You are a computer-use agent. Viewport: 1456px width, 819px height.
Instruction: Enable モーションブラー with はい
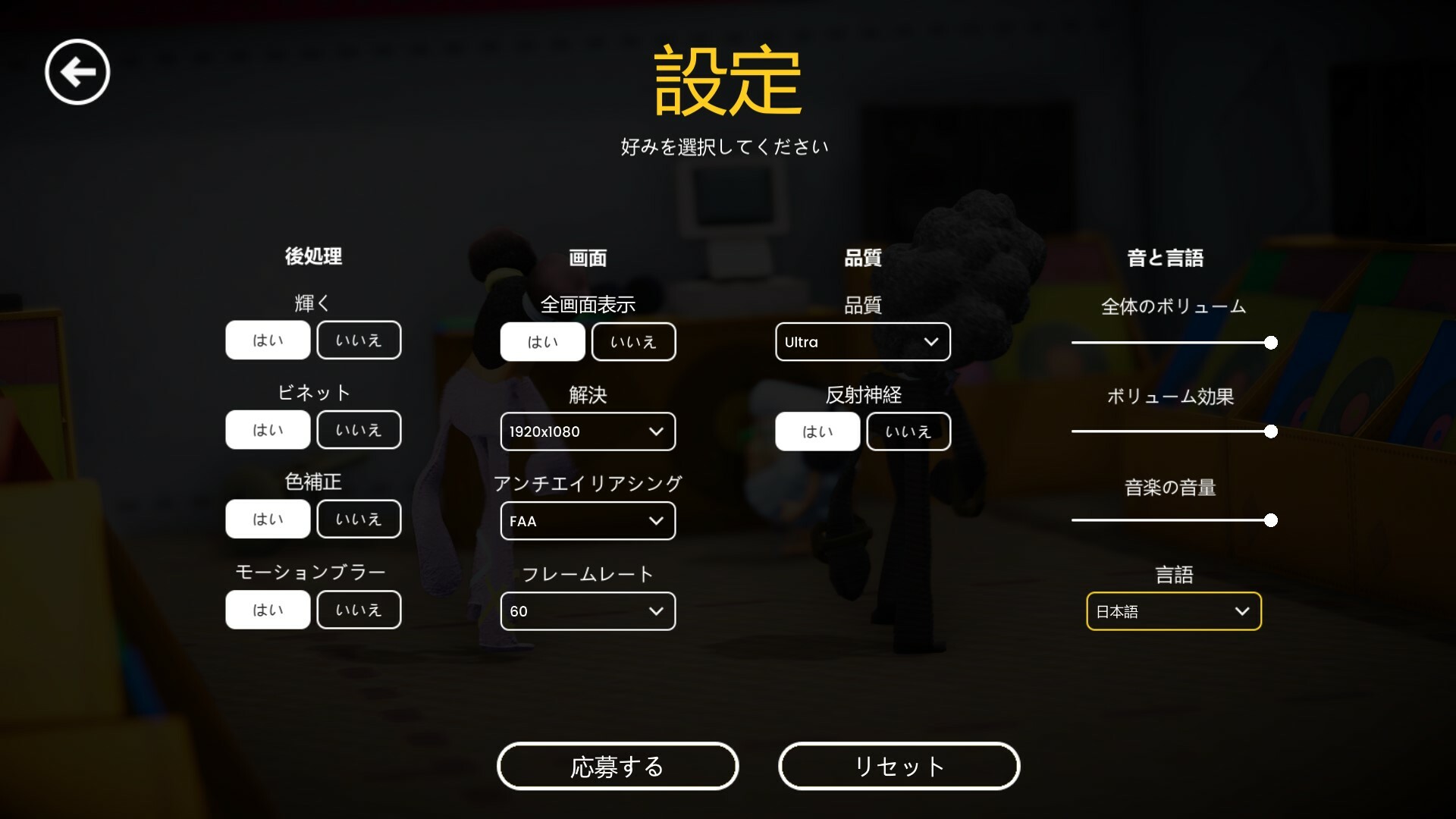[268, 609]
